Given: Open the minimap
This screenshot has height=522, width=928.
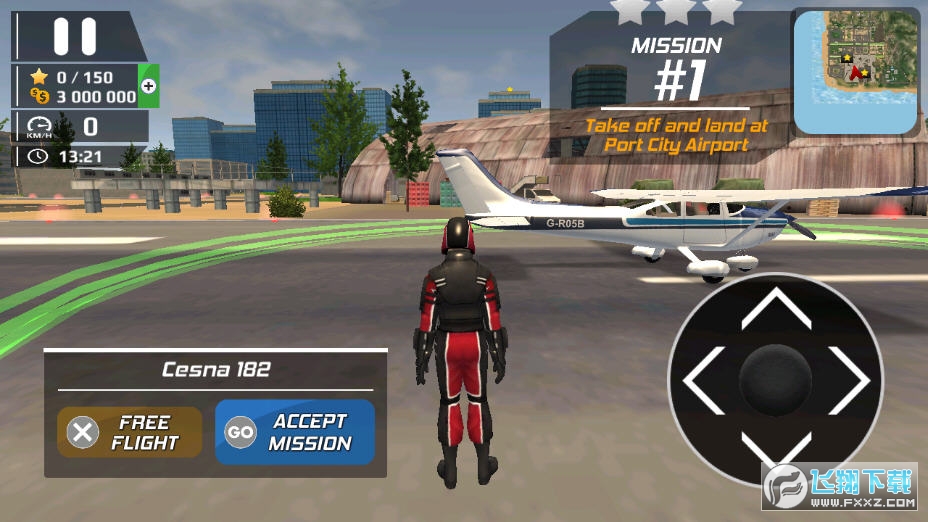Looking at the screenshot, I should point(856,72).
